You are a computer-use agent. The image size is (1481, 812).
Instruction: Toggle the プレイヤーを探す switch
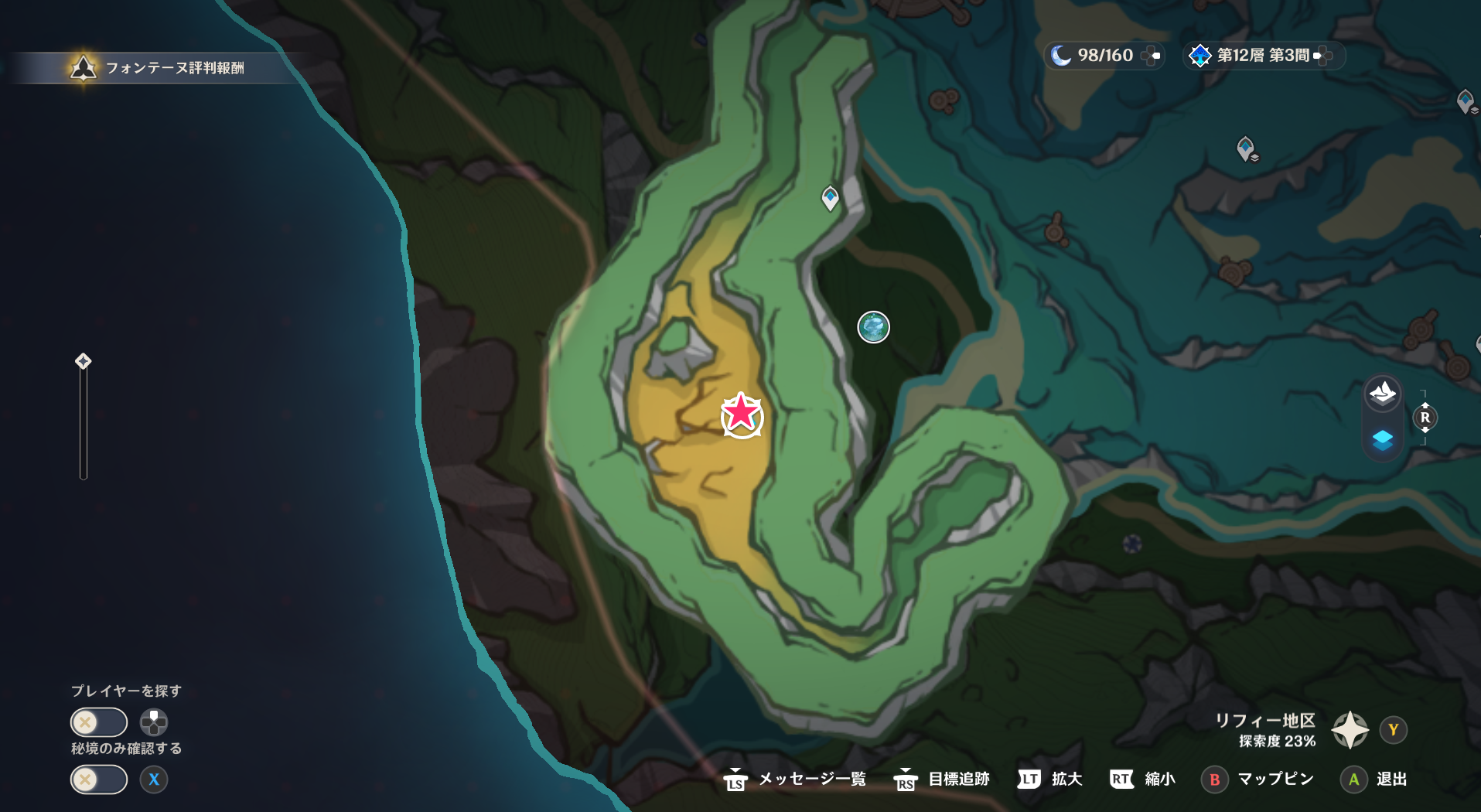pyautogui.click(x=98, y=722)
